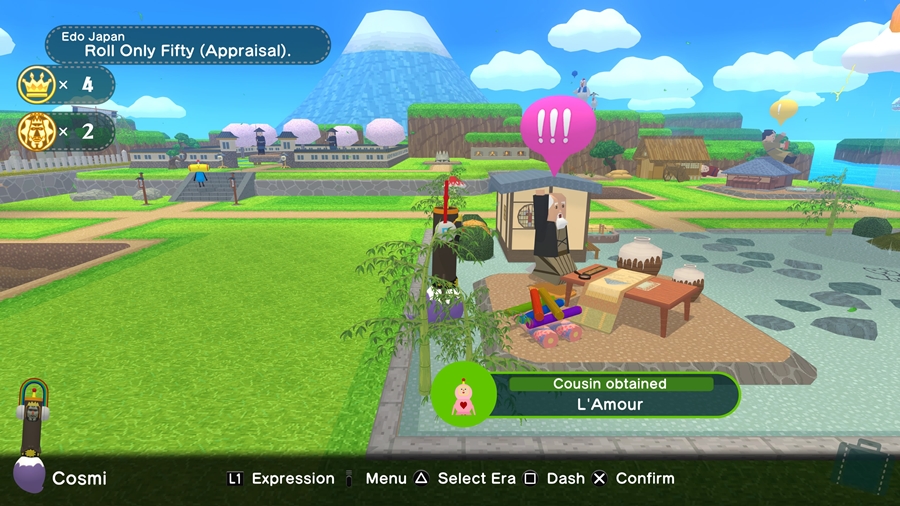Click the pink exclamation speech bubble marker

click(x=558, y=128)
